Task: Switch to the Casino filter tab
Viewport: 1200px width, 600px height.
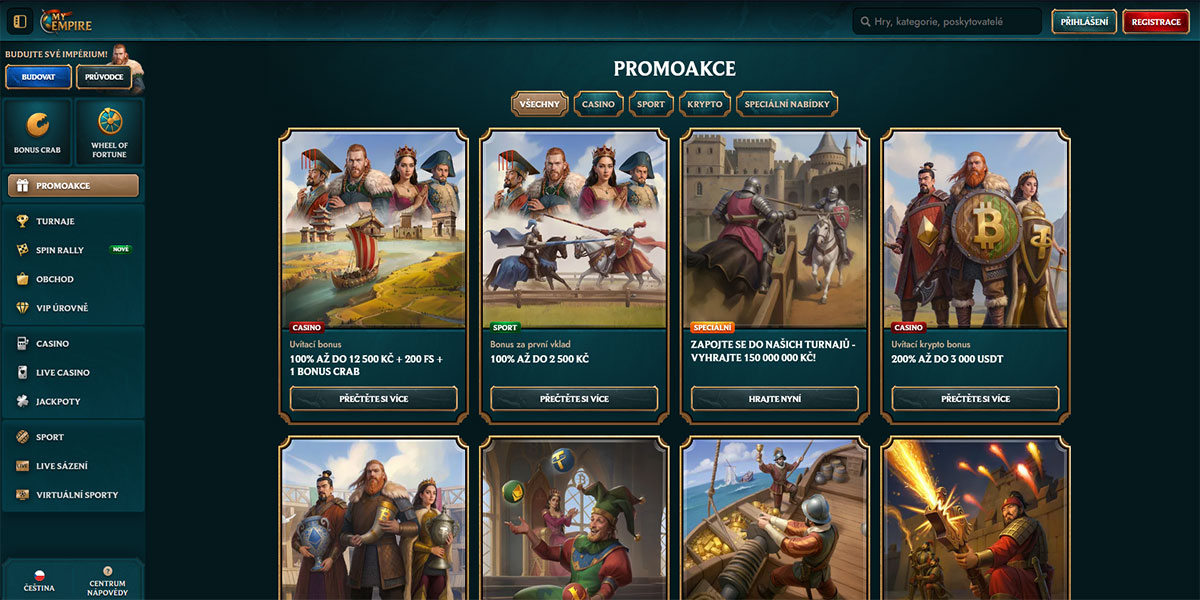Action: click(x=598, y=104)
